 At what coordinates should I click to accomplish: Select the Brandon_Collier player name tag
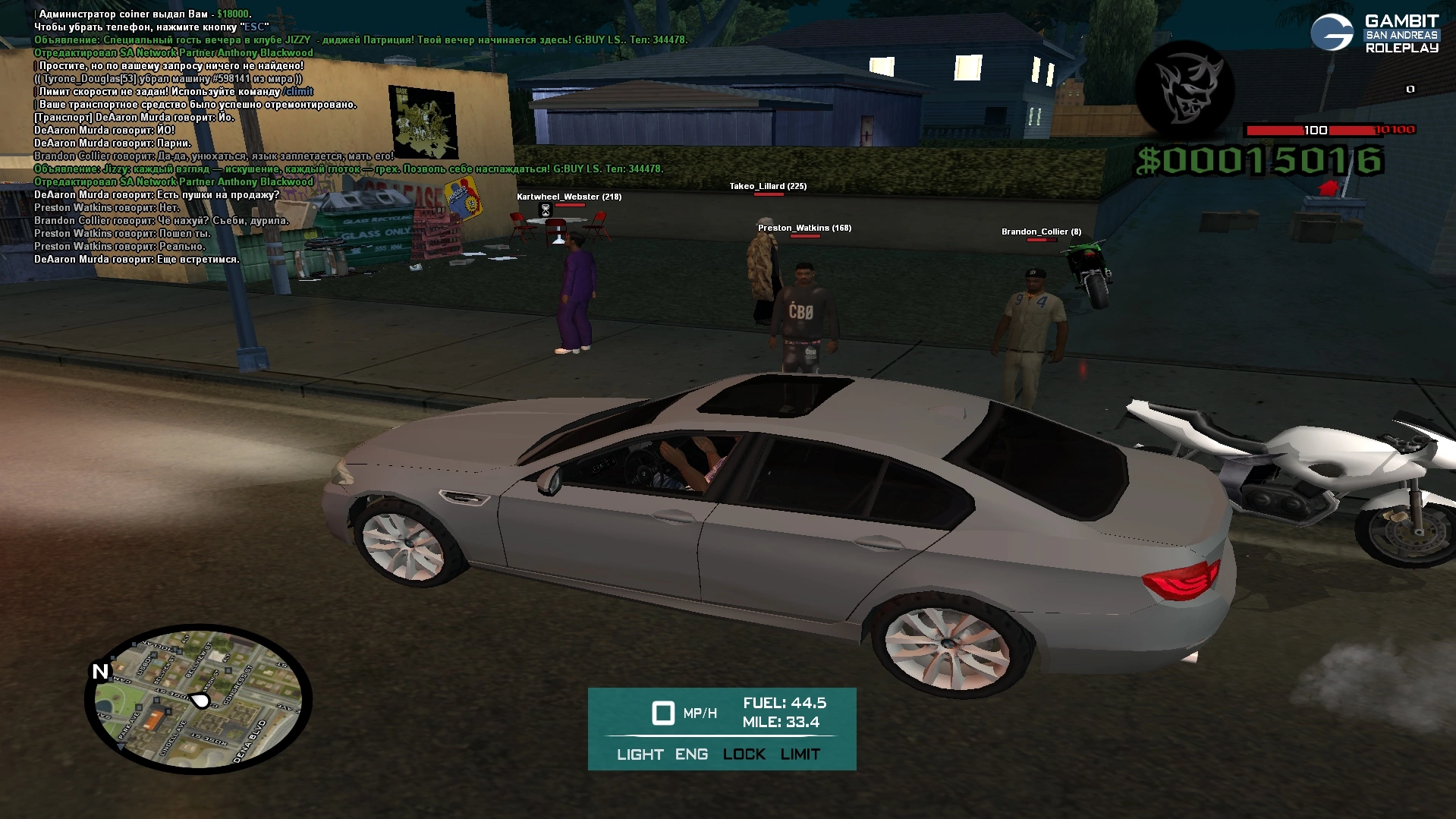pyautogui.click(x=1041, y=232)
